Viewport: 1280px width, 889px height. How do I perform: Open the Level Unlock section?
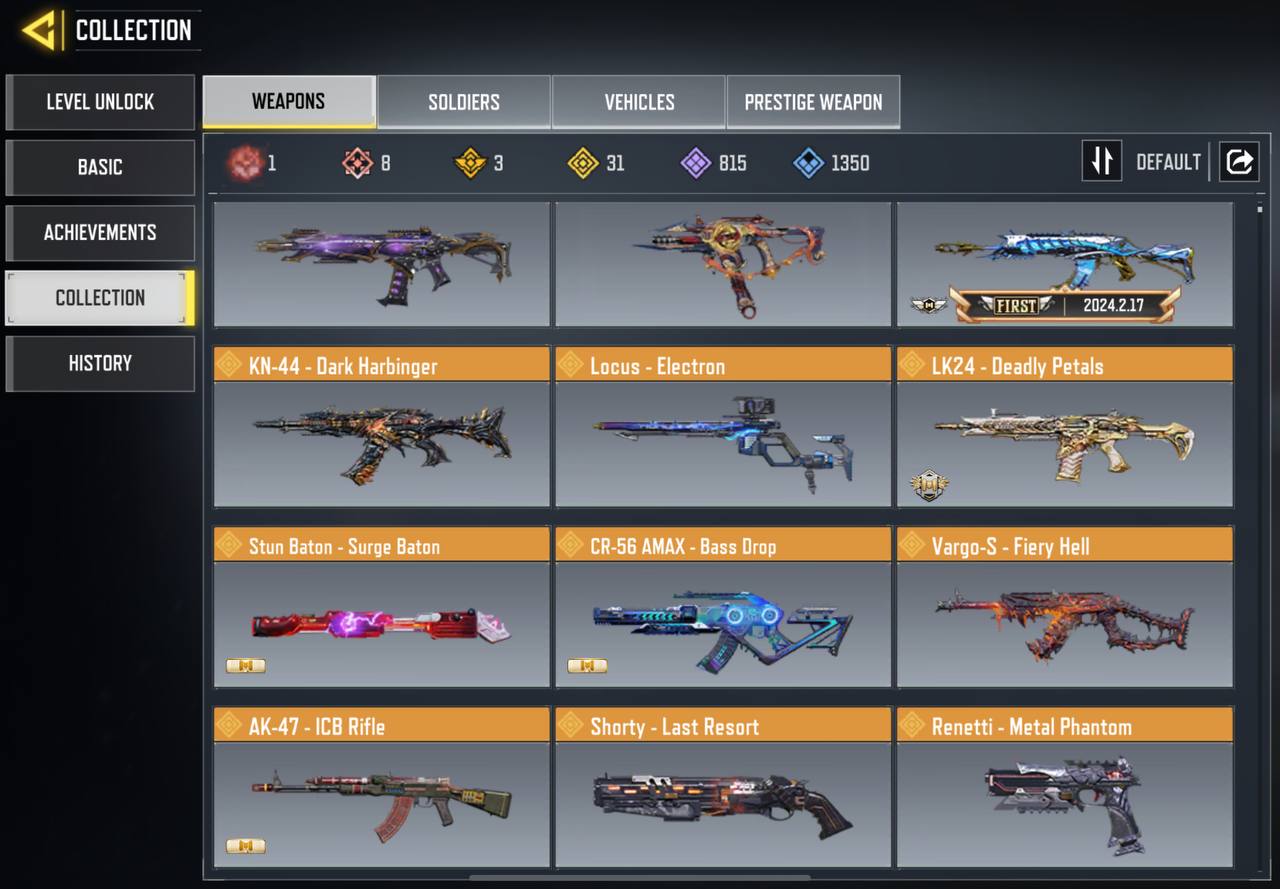tap(100, 102)
